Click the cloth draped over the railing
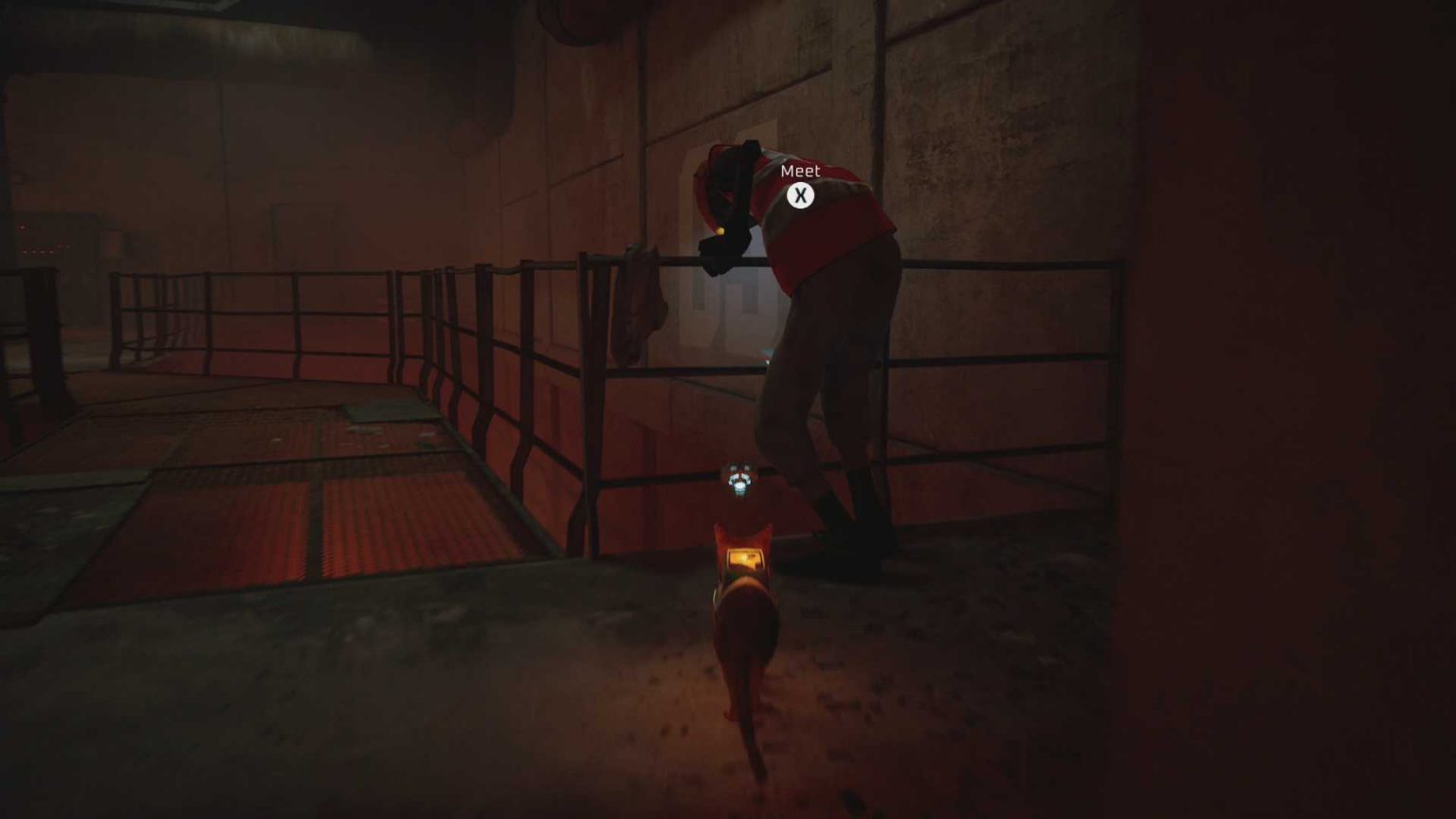Image resolution: width=1456 pixels, height=819 pixels. tap(637, 303)
